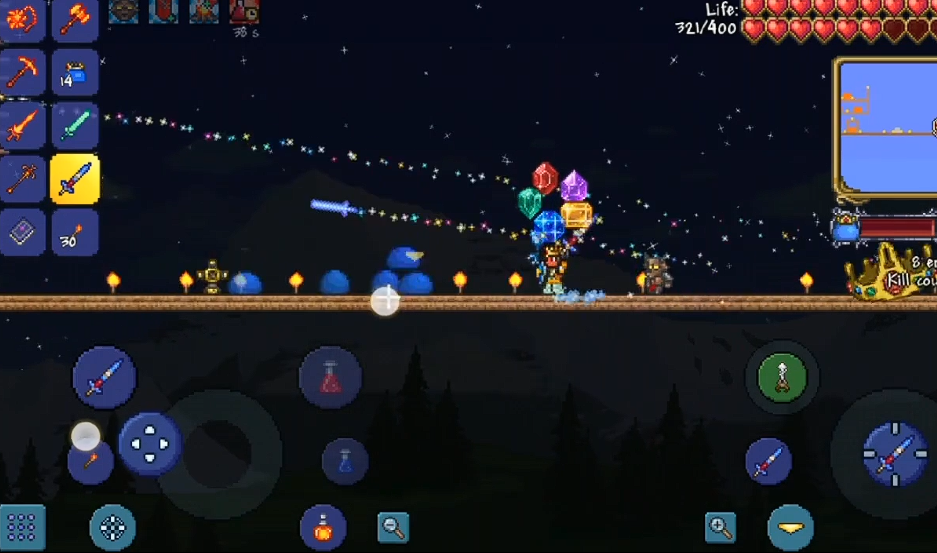Tap the four-arrow d-pad button
The height and width of the screenshot is (553, 937).
pyautogui.click(x=150, y=444)
